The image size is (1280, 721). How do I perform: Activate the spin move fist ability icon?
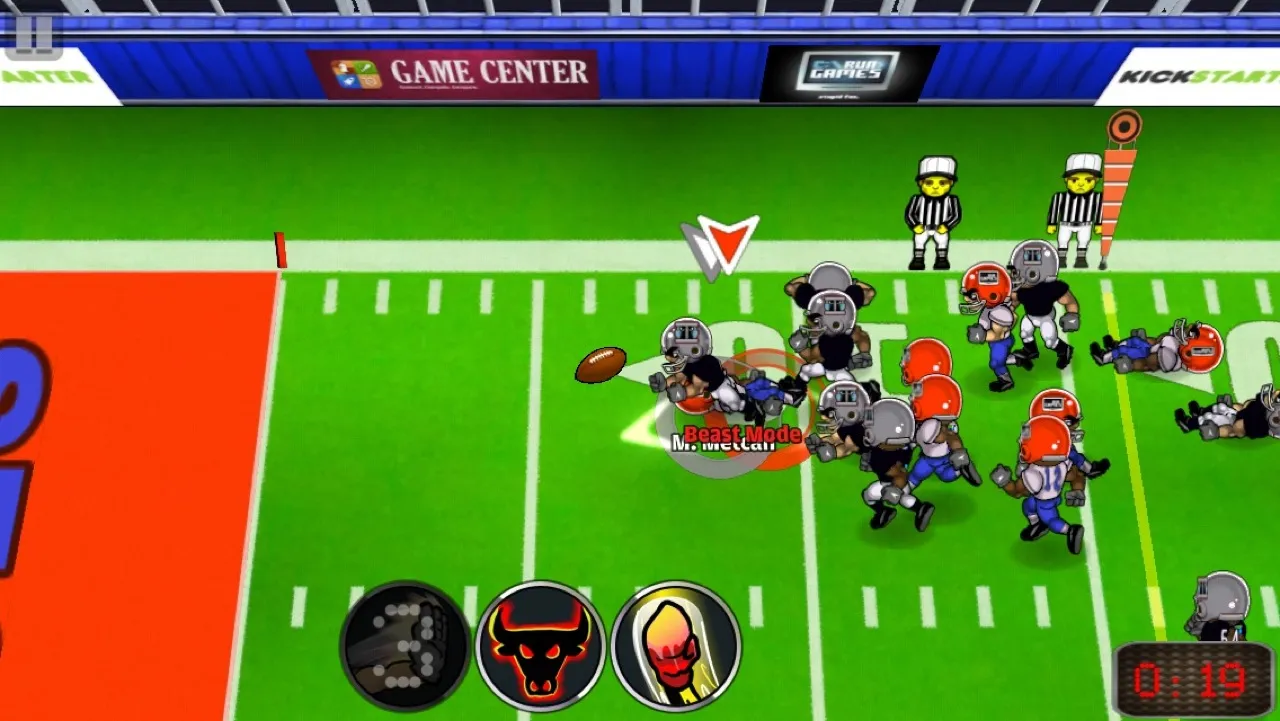pyautogui.click(x=403, y=644)
